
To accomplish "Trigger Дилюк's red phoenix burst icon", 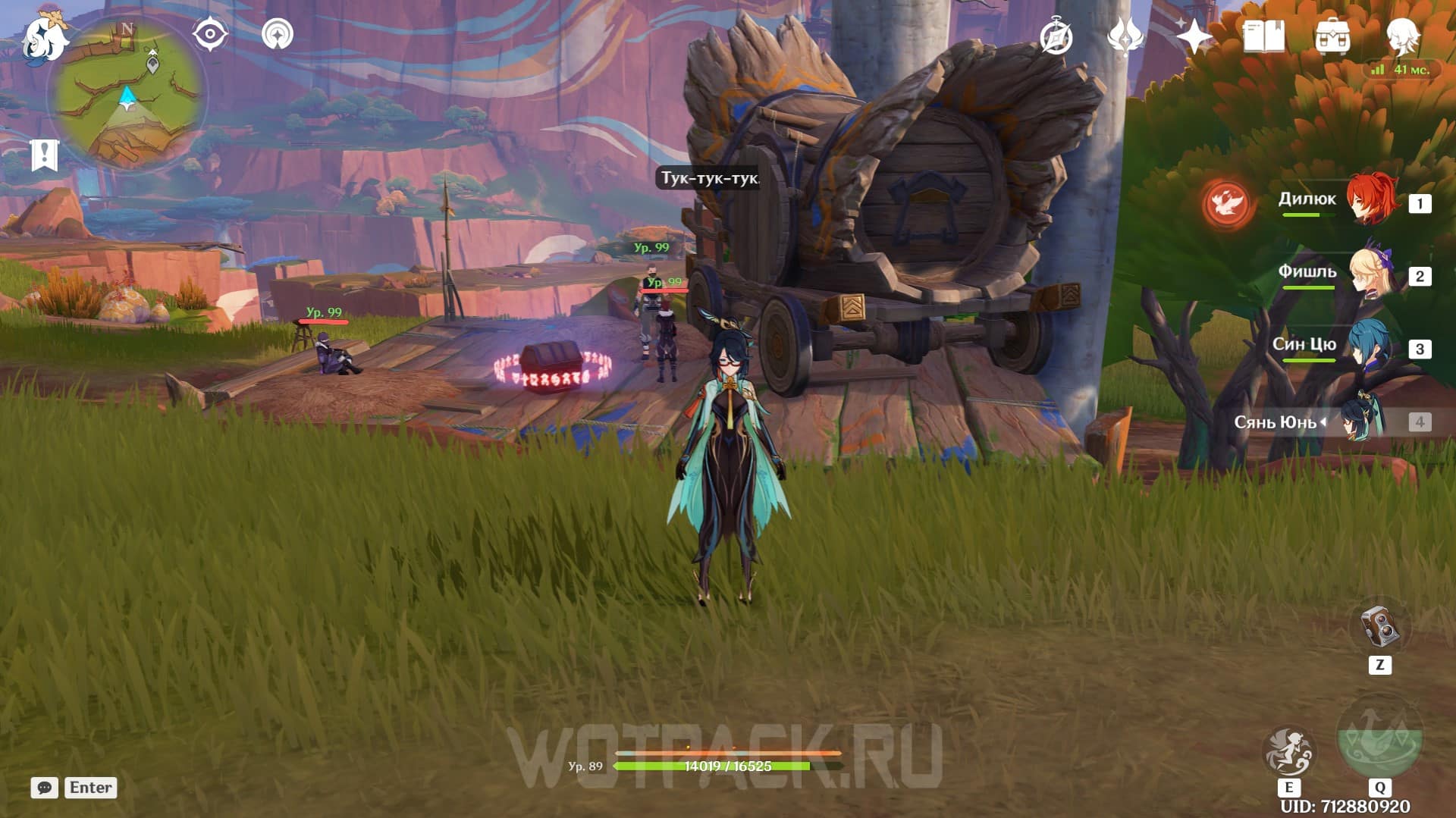I will point(1226,203).
